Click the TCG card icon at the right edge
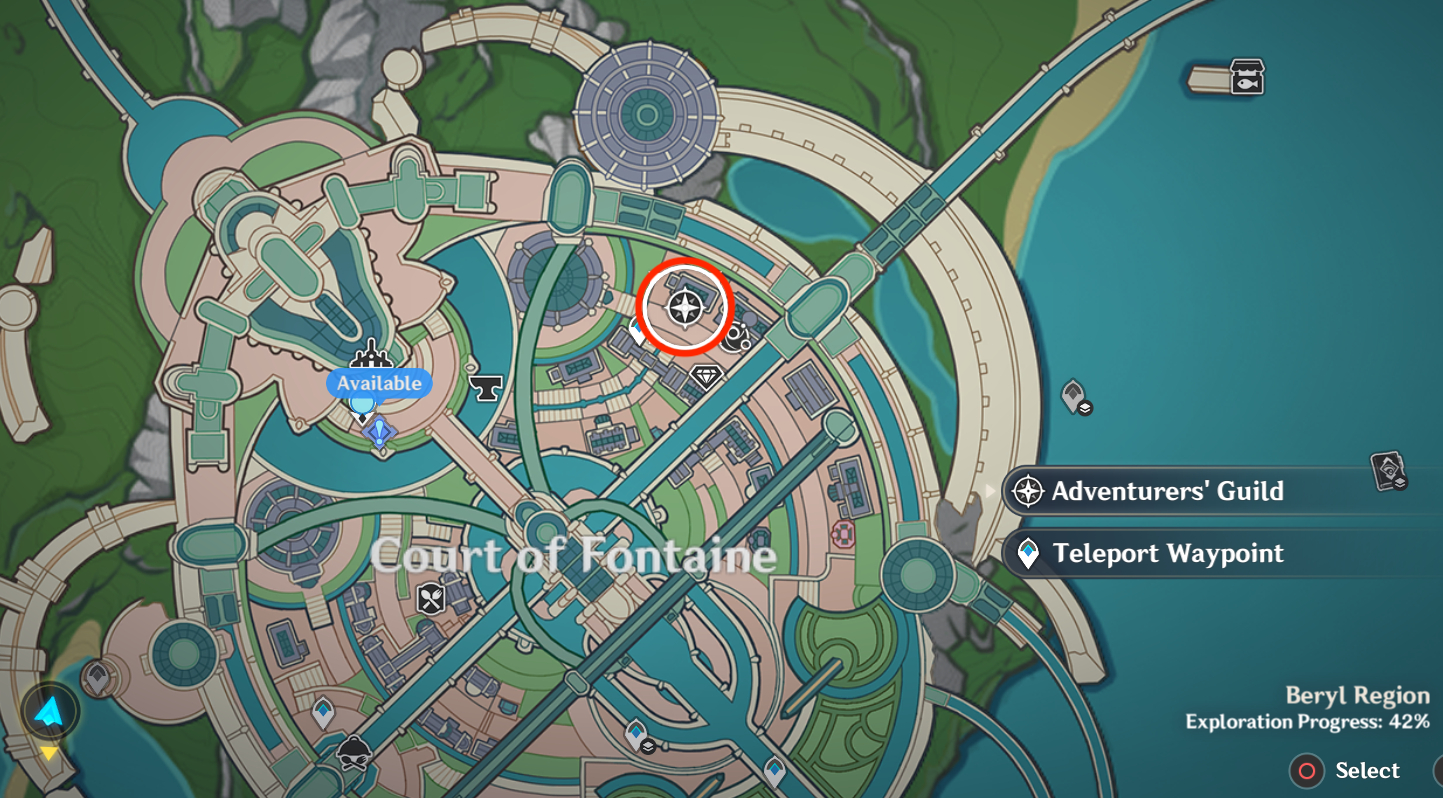Image resolution: width=1443 pixels, height=798 pixels. 1386,468
